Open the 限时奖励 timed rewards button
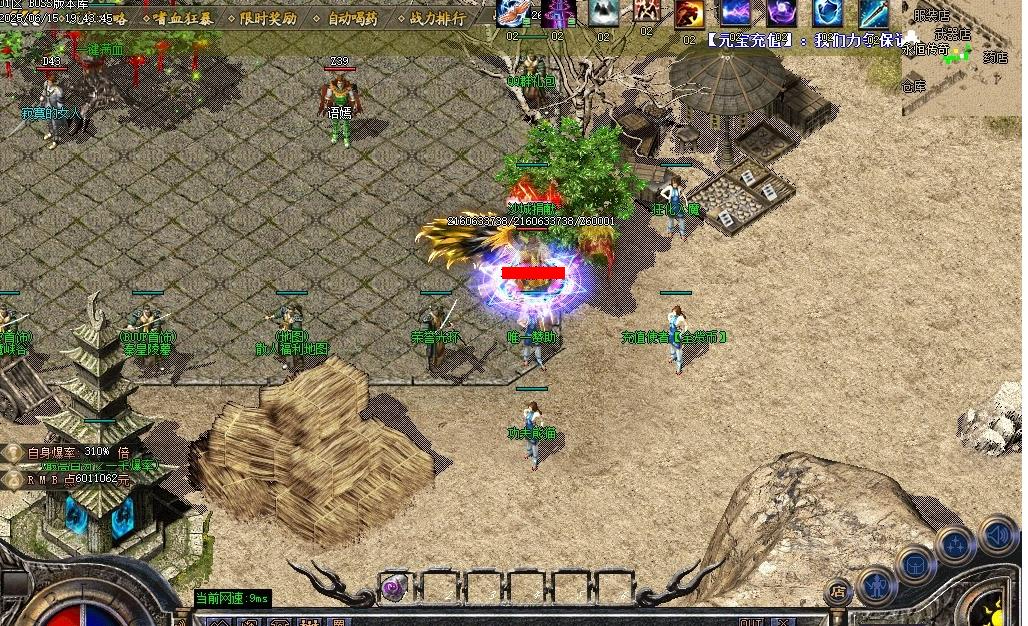This screenshot has height=626, width=1028. click(268, 18)
